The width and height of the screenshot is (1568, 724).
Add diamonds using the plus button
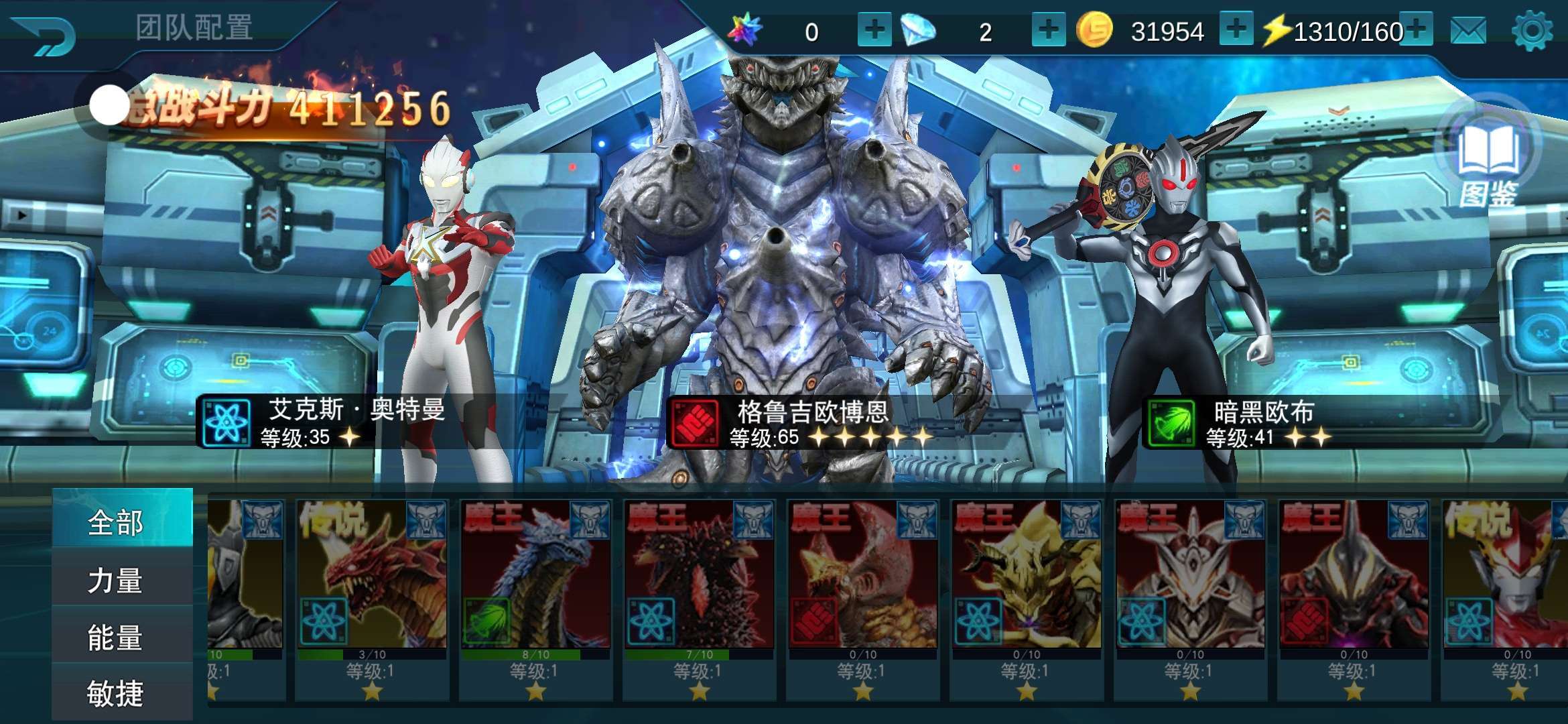(1048, 29)
